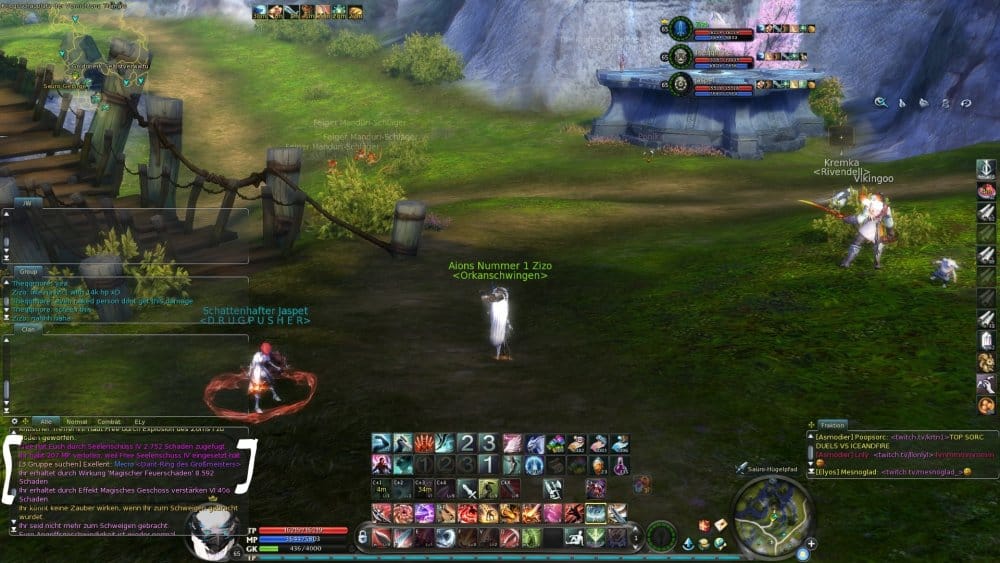Image resolution: width=1000 pixels, height=563 pixels.
Task: Use the purple potion flask slot
Action: coord(620,465)
